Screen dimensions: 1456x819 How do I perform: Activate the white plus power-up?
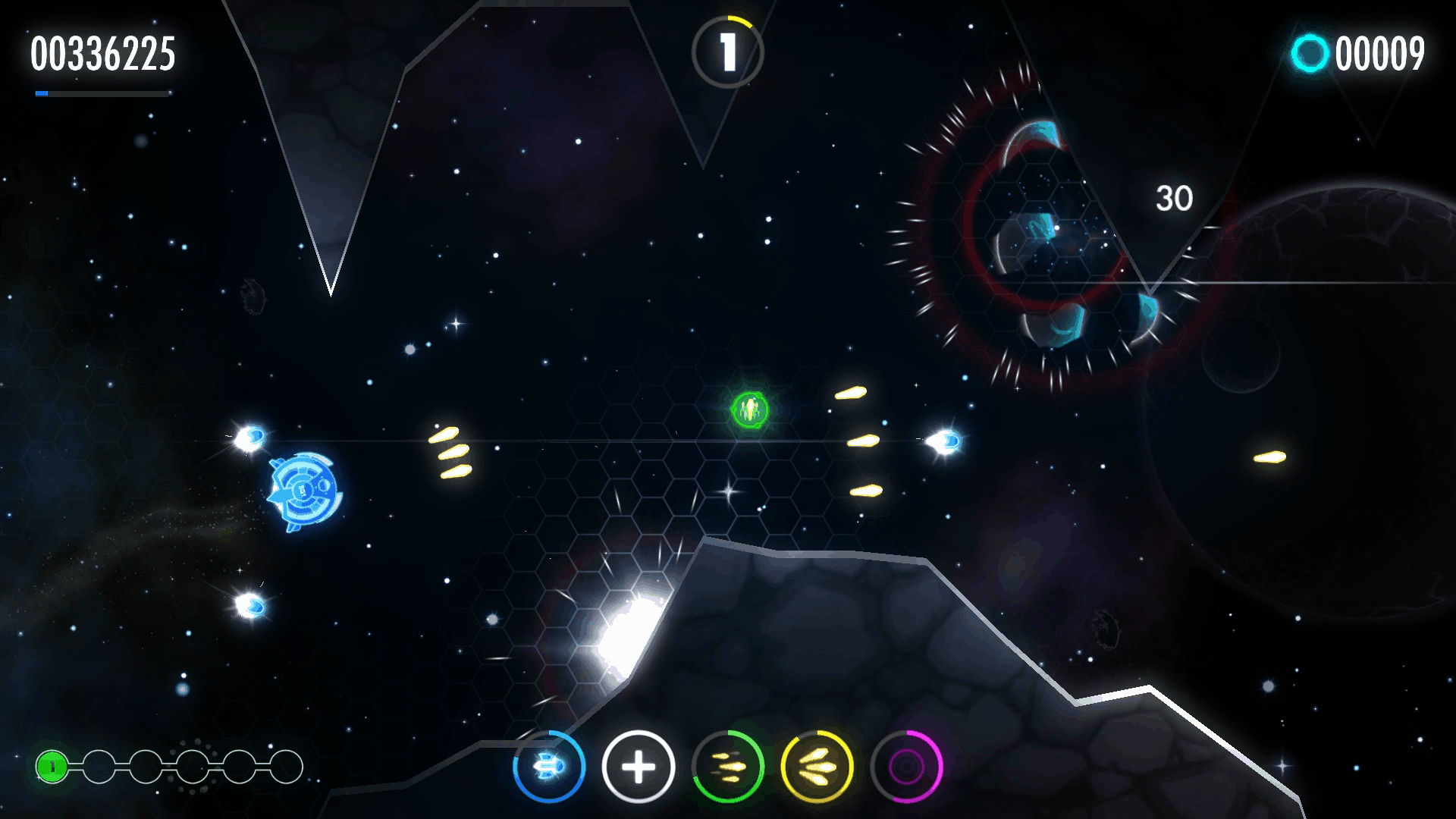[639, 767]
